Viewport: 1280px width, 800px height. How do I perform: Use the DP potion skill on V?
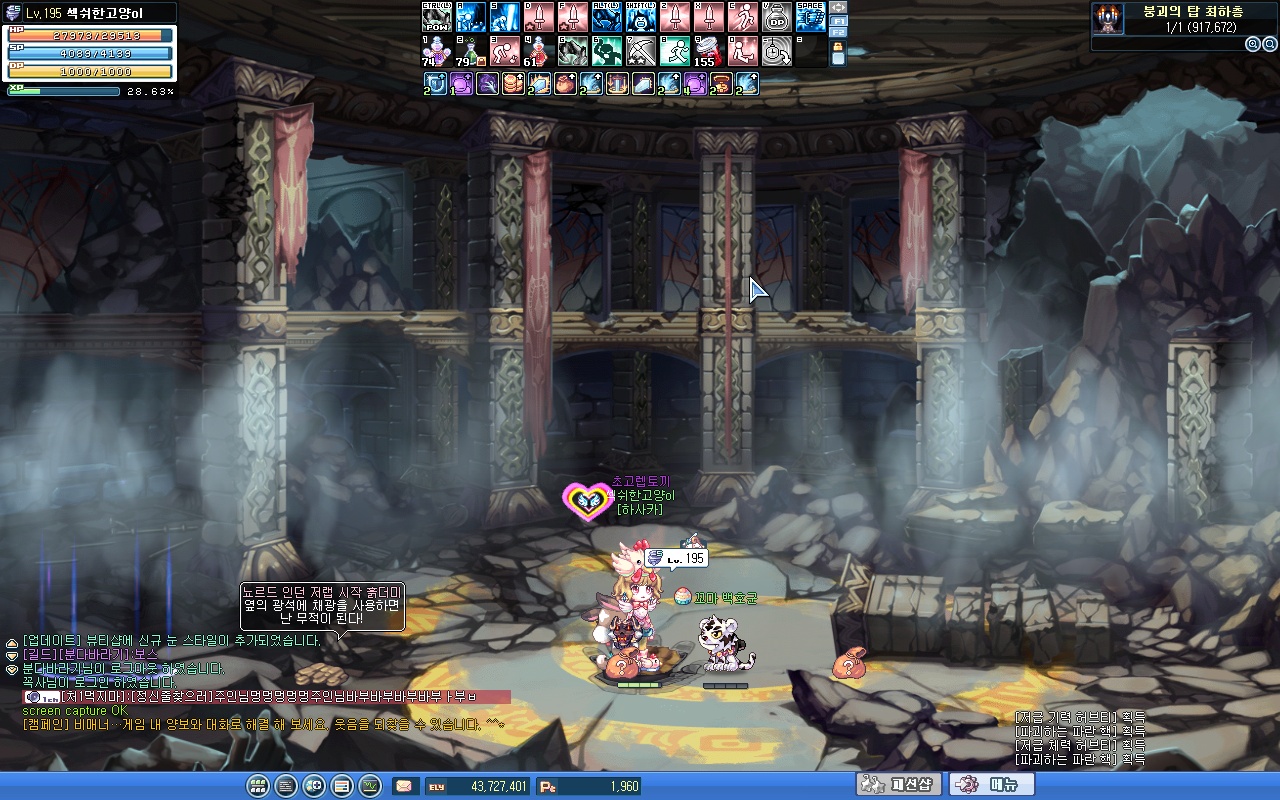coord(777,17)
